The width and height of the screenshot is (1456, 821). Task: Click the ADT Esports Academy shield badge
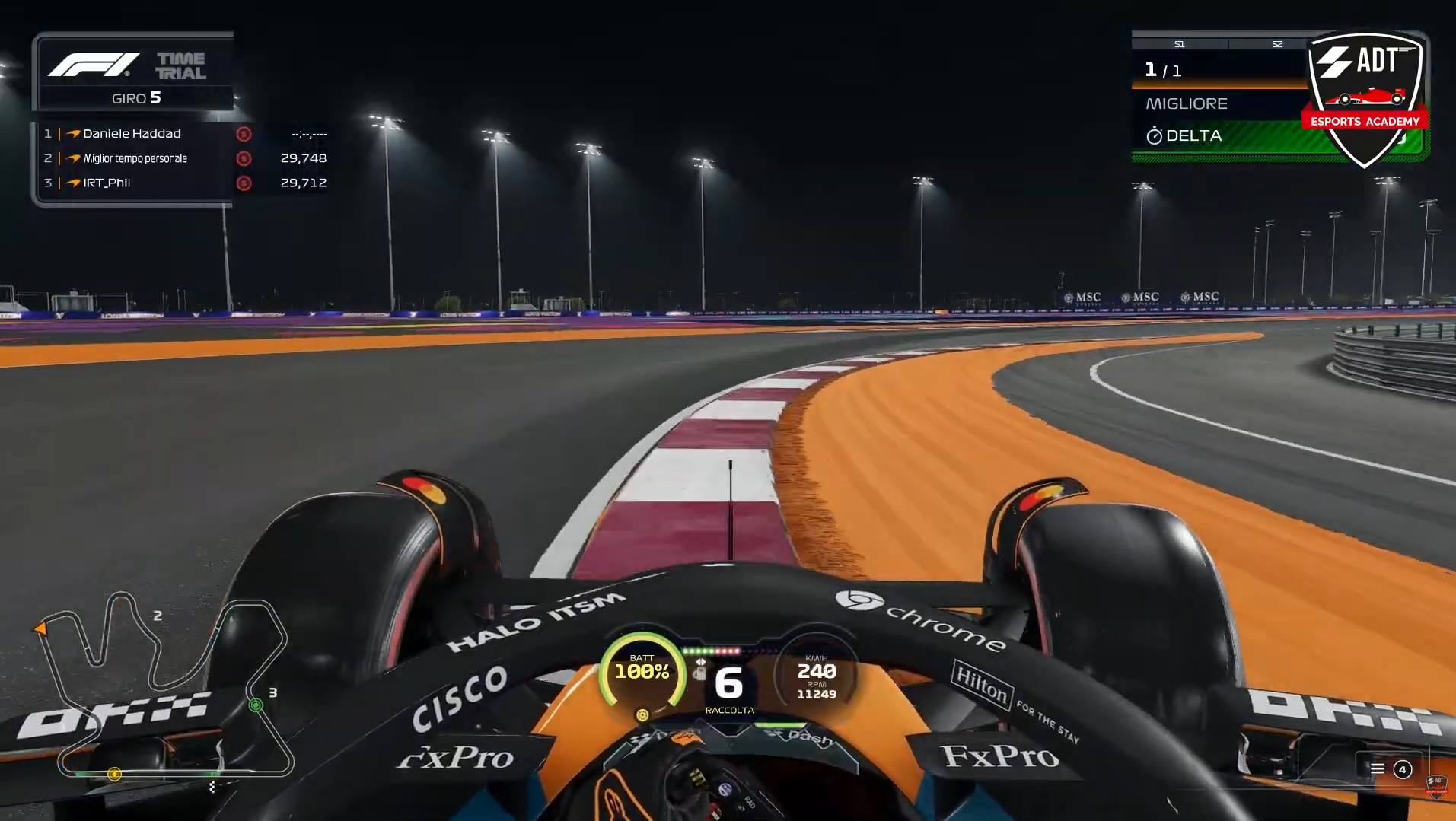pyautogui.click(x=1366, y=99)
